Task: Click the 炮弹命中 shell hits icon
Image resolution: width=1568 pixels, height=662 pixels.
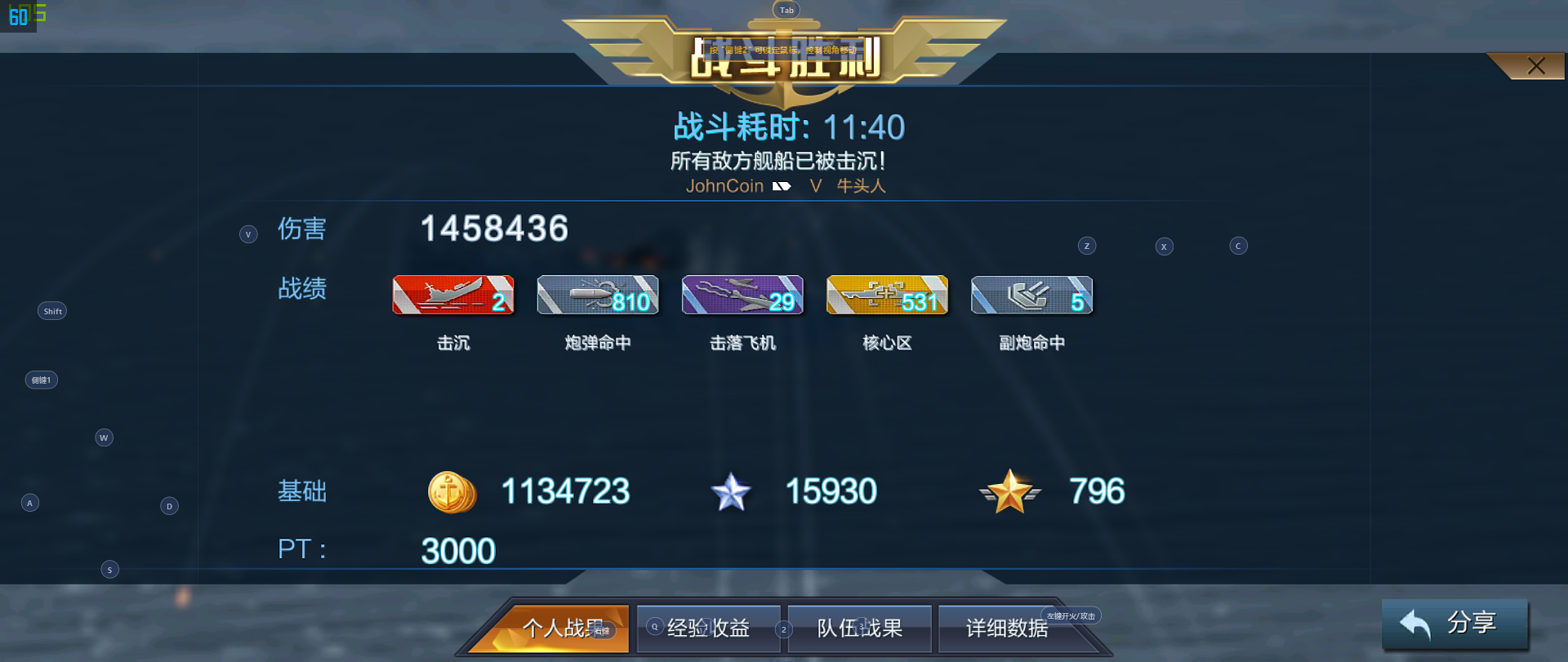Action: click(597, 295)
